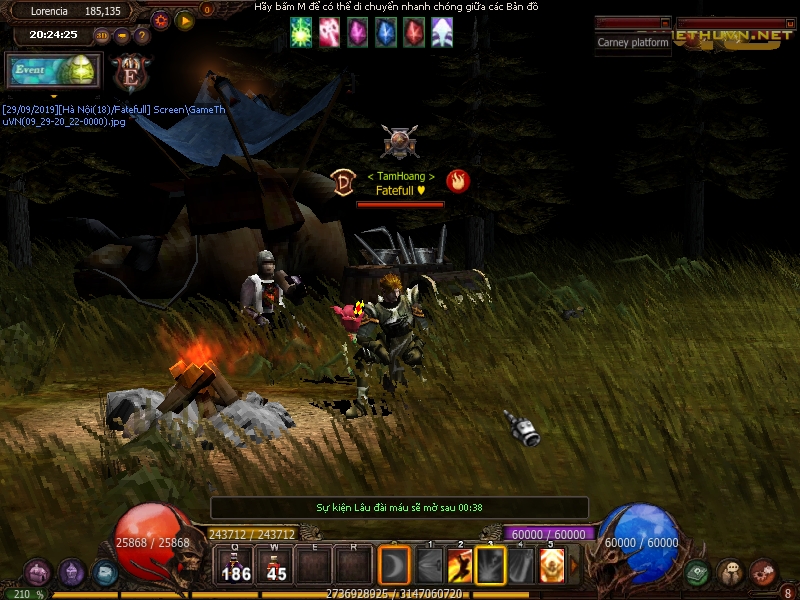Viewport: 800px width, 600px height.
Task: Open the red gear settings button
Action: pos(160,20)
